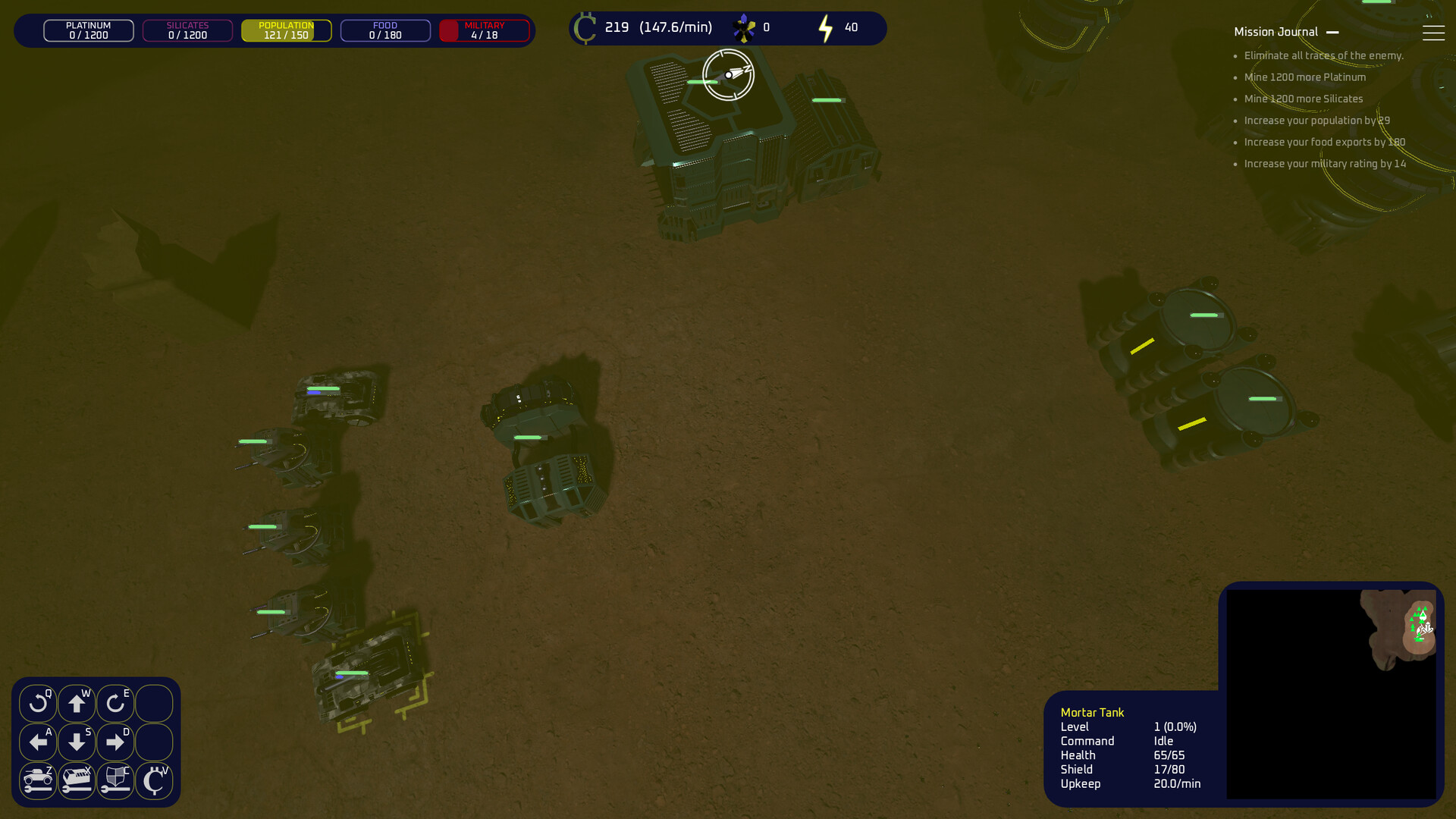
Task: Click the lightning energy icon in top bar
Action: coord(826,28)
